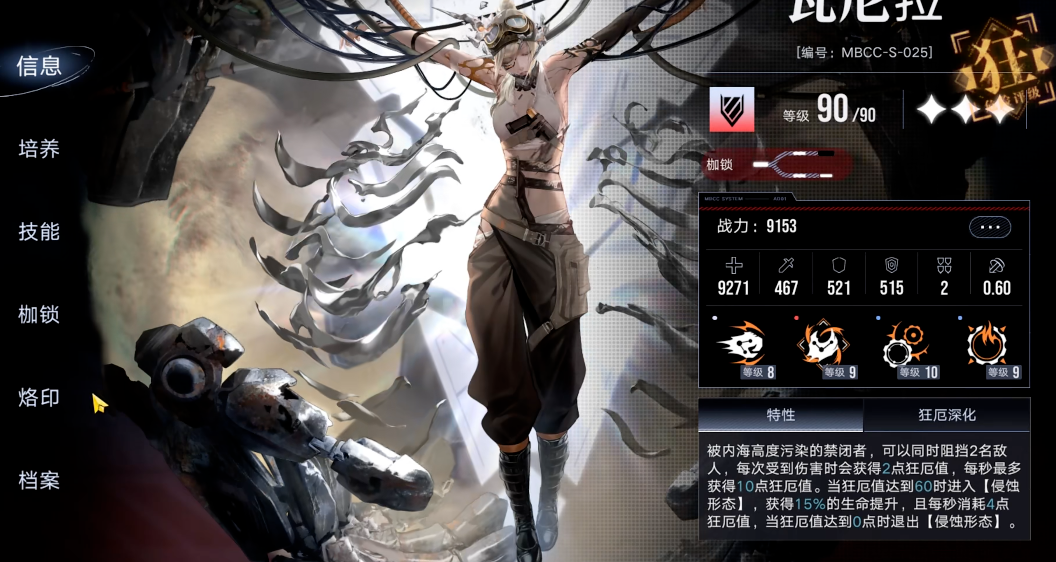The image size is (1056, 562).
Task: Switch to the 狂厄深化 tab
Action: pyautogui.click(x=946, y=415)
